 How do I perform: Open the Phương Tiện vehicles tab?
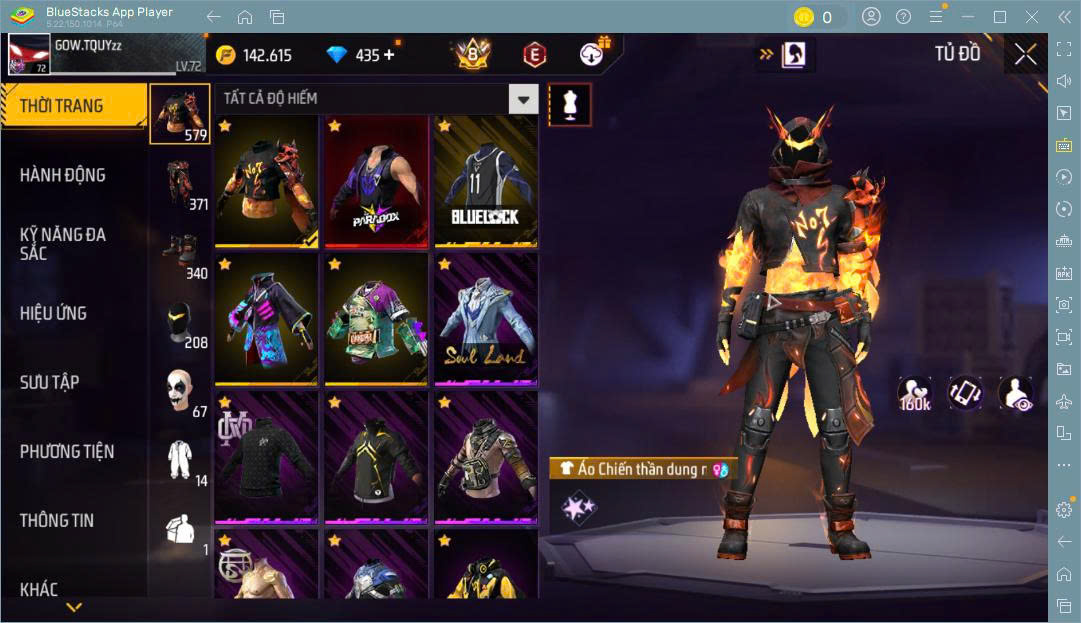(67, 451)
